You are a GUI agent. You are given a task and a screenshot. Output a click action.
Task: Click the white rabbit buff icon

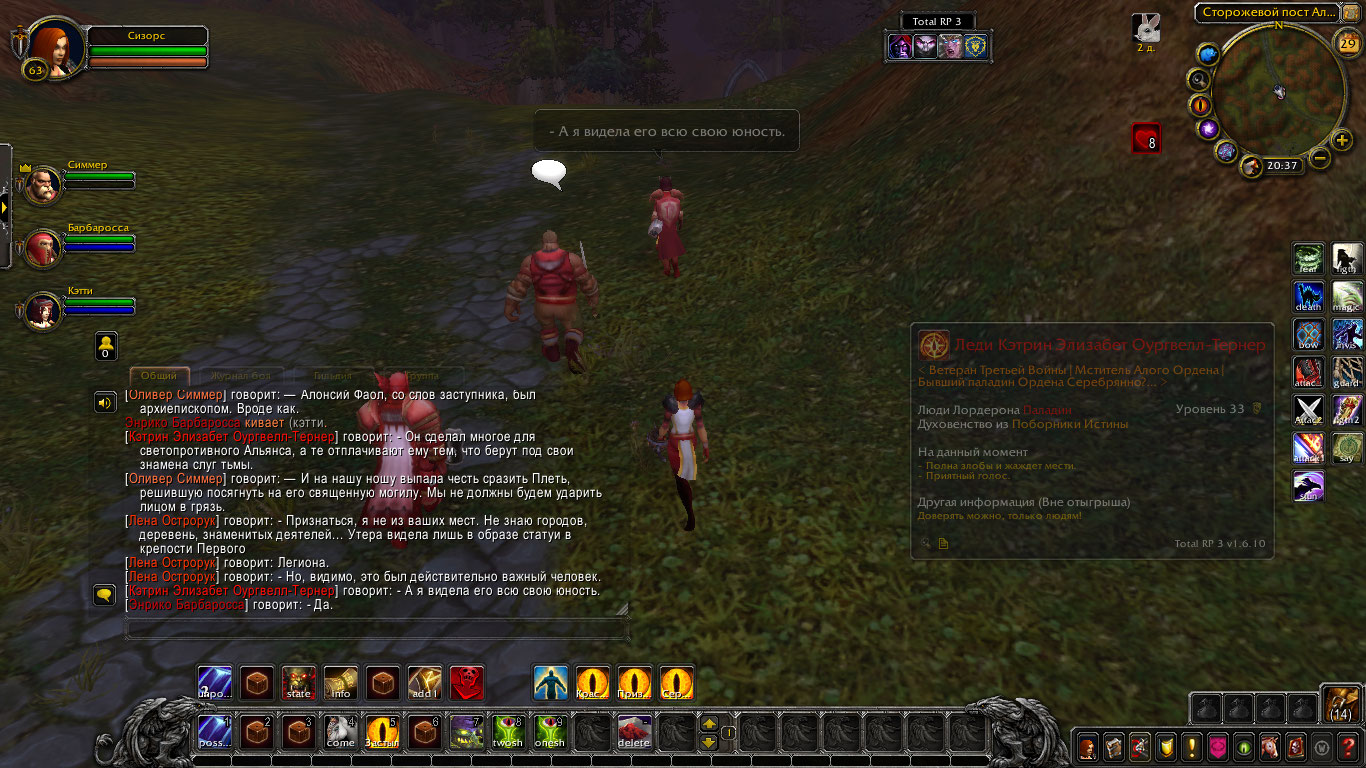(x=1146, y=28)
